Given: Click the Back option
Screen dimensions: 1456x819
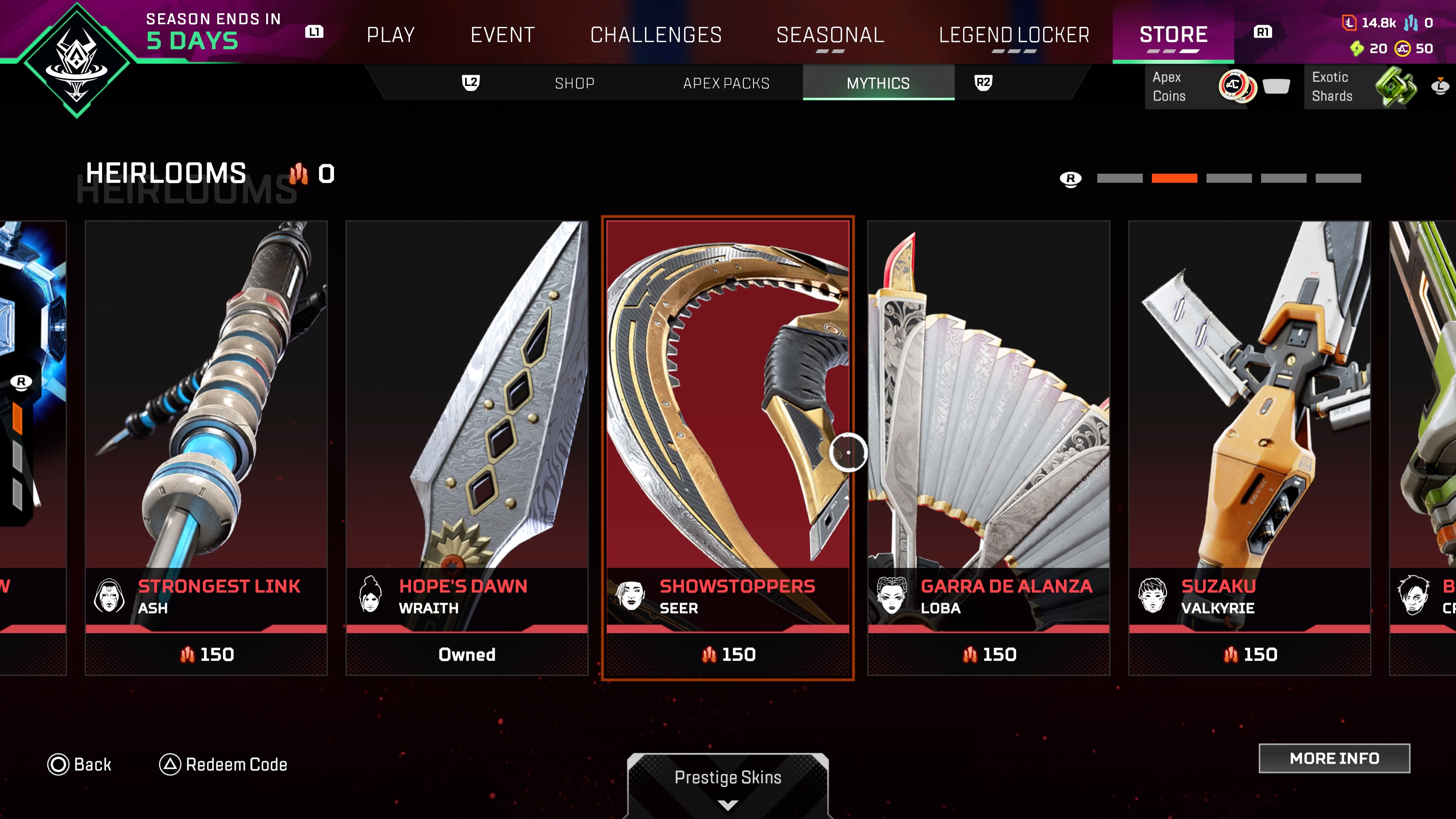Looking at the screenshot, I should 80,764.
